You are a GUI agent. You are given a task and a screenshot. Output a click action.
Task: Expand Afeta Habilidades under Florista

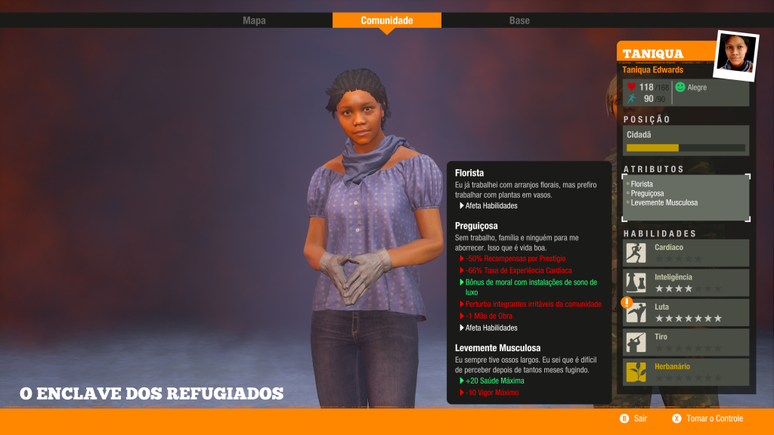491,206
